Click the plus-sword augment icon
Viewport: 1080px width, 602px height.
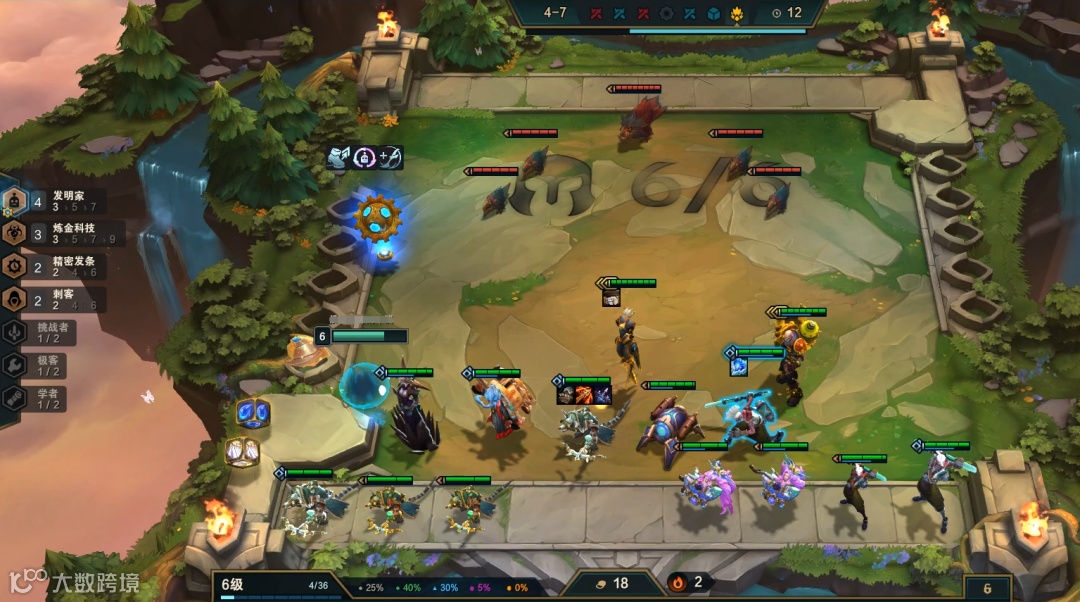point(390,157)
